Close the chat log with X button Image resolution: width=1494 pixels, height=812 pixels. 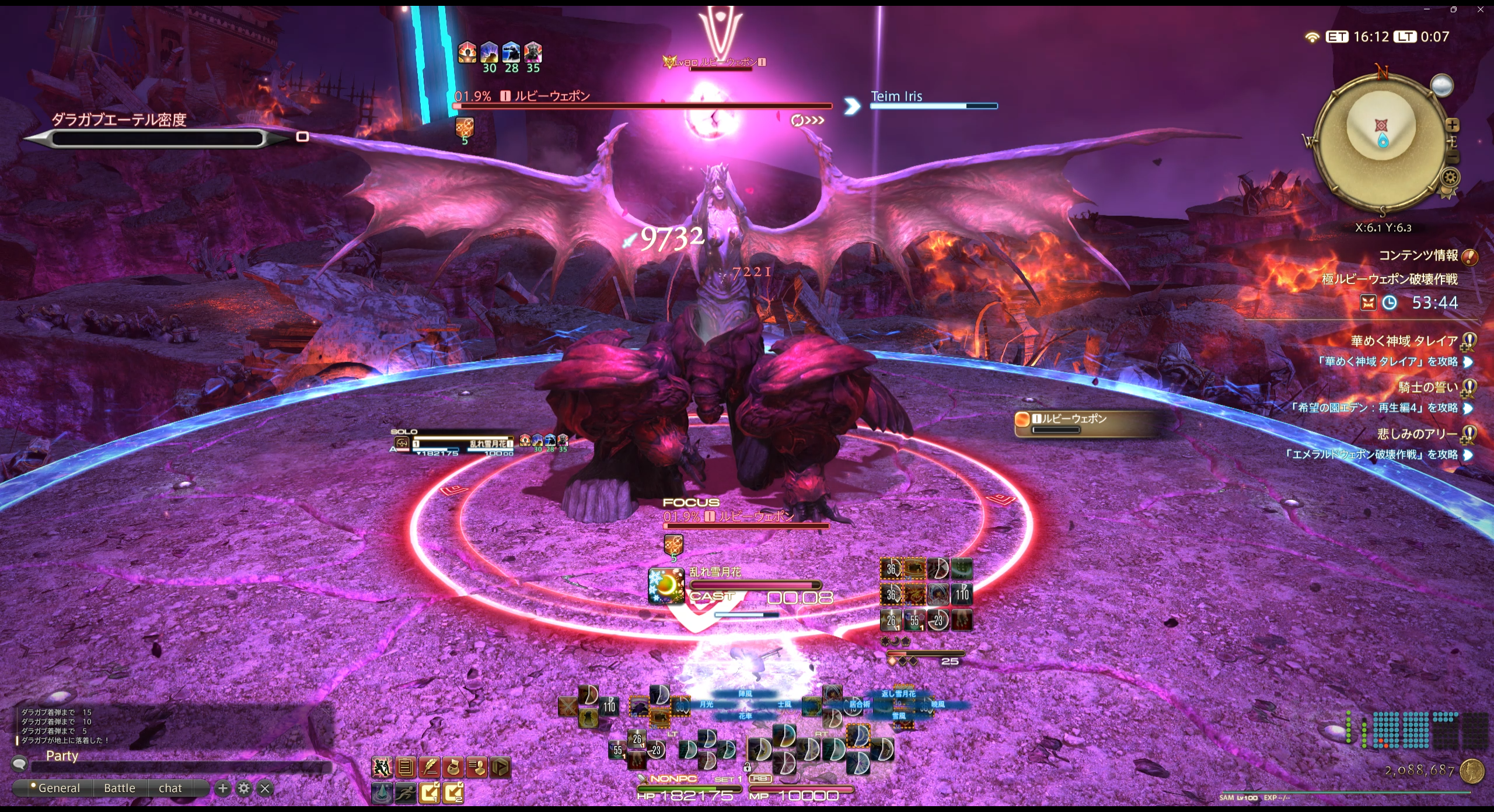coord(265,789)
